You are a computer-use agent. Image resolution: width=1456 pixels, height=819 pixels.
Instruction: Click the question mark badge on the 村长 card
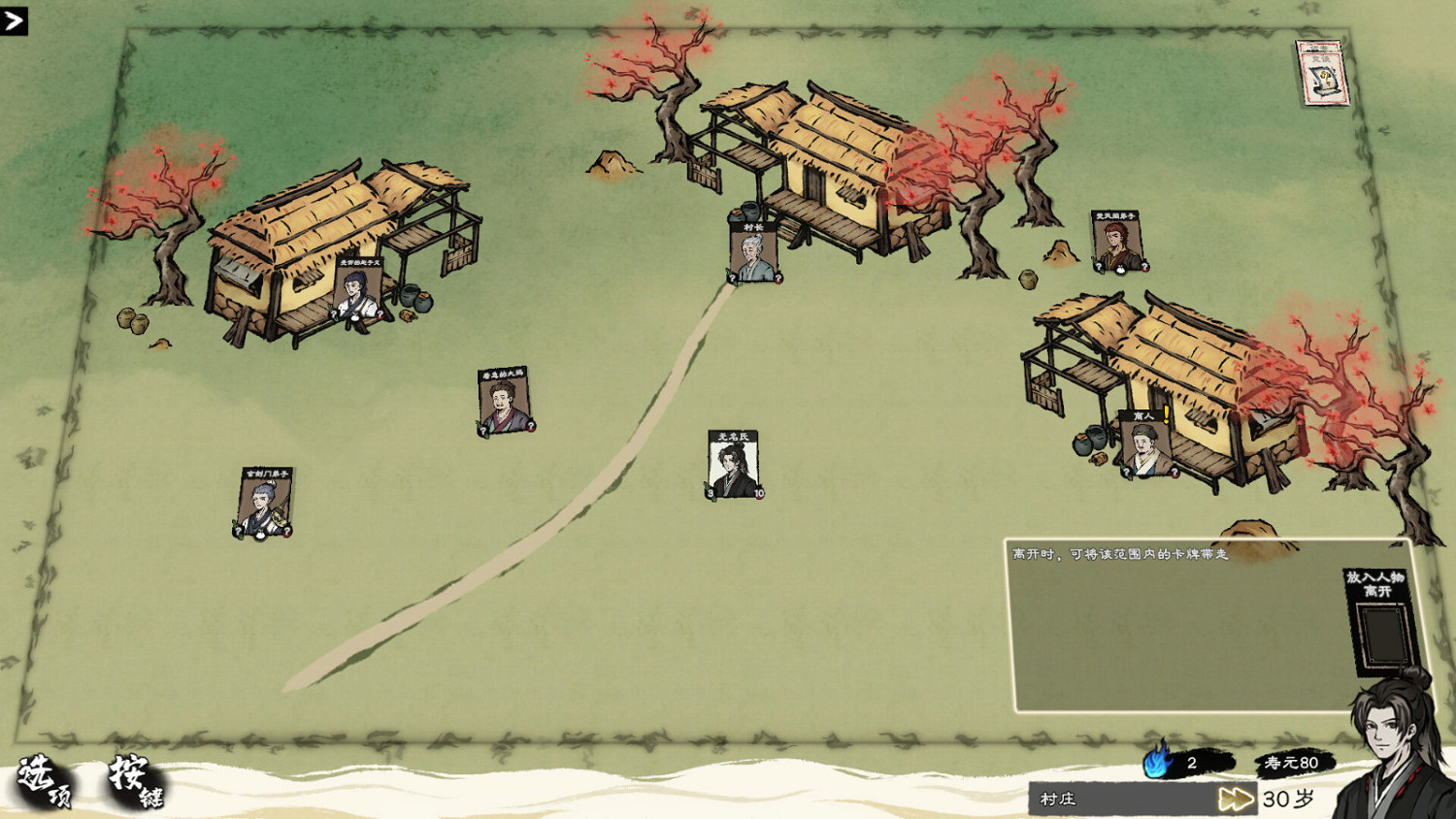(x=733, y=278)
